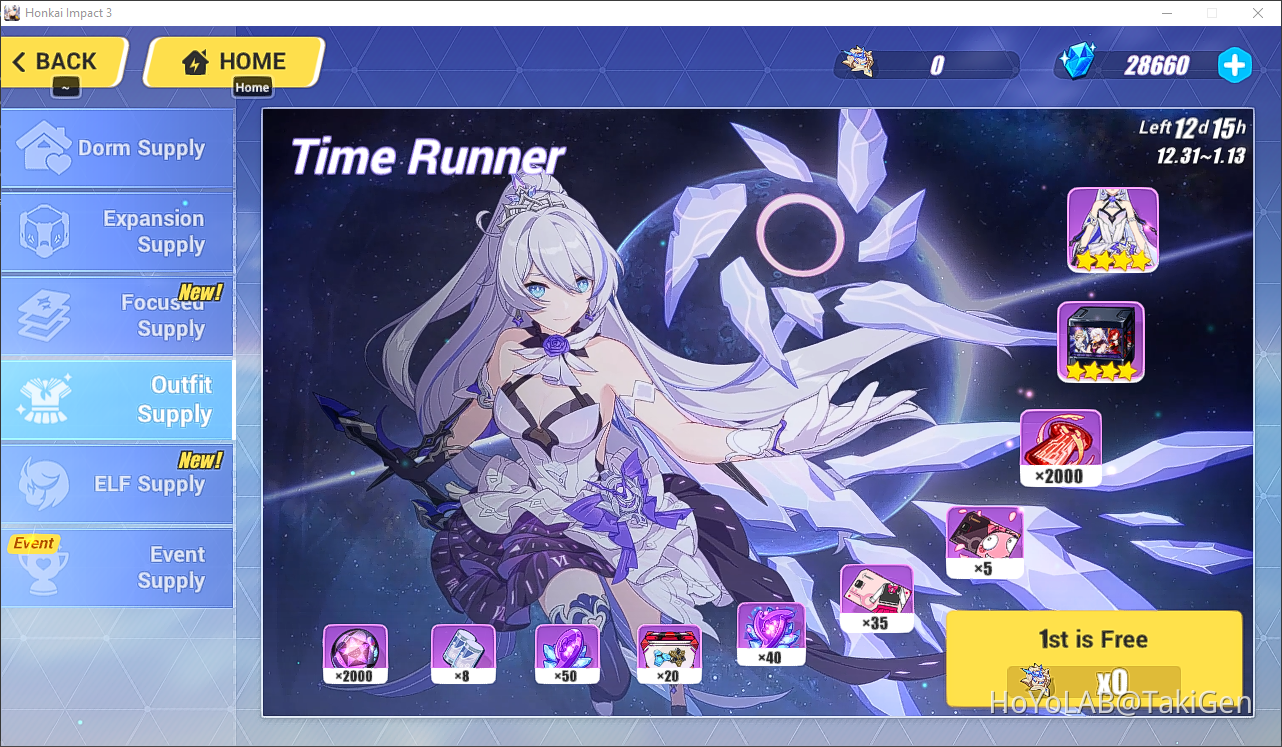View the 4-star outfit reward thumbnail

1111,228
